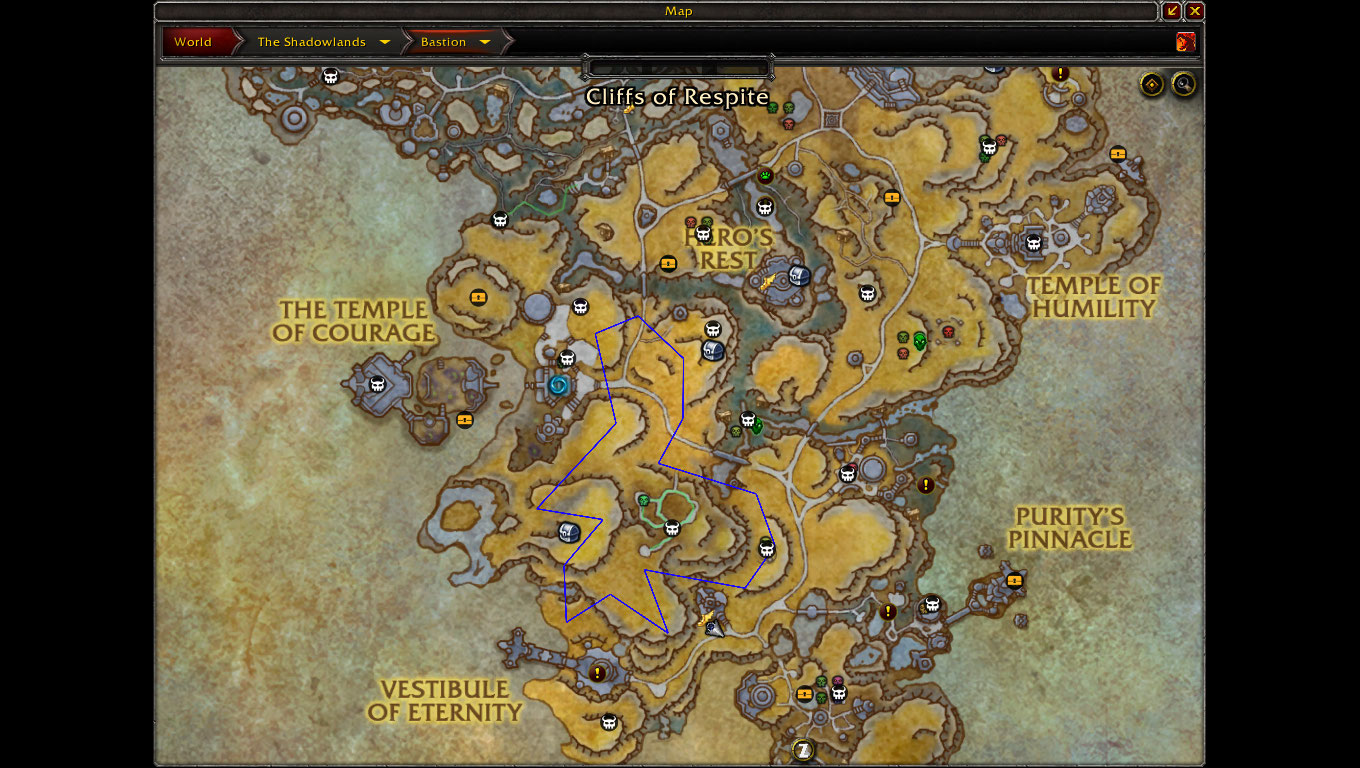Image resolution: width=1360 pixels, height=768 pixels.
Task: Go to the World map breadcrumb
Action: (x=193, y=42)
